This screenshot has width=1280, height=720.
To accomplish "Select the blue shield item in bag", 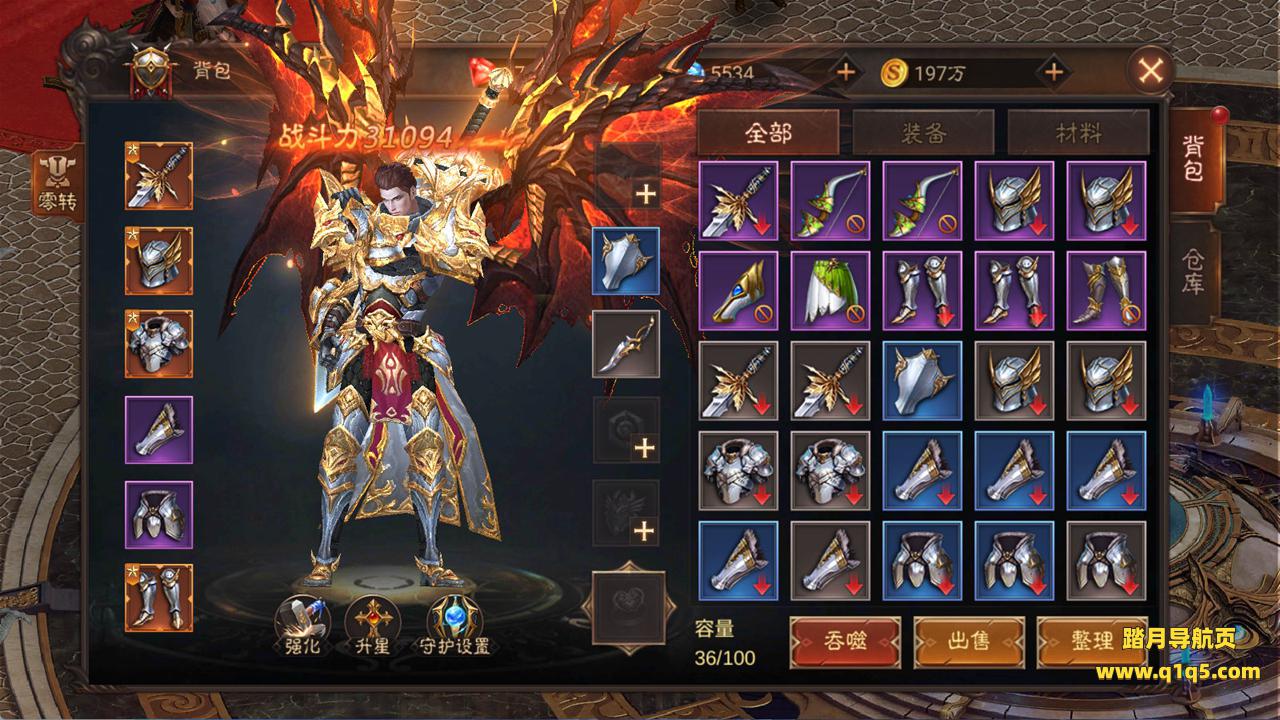I will pyautogui.click(x=922, y=380).
